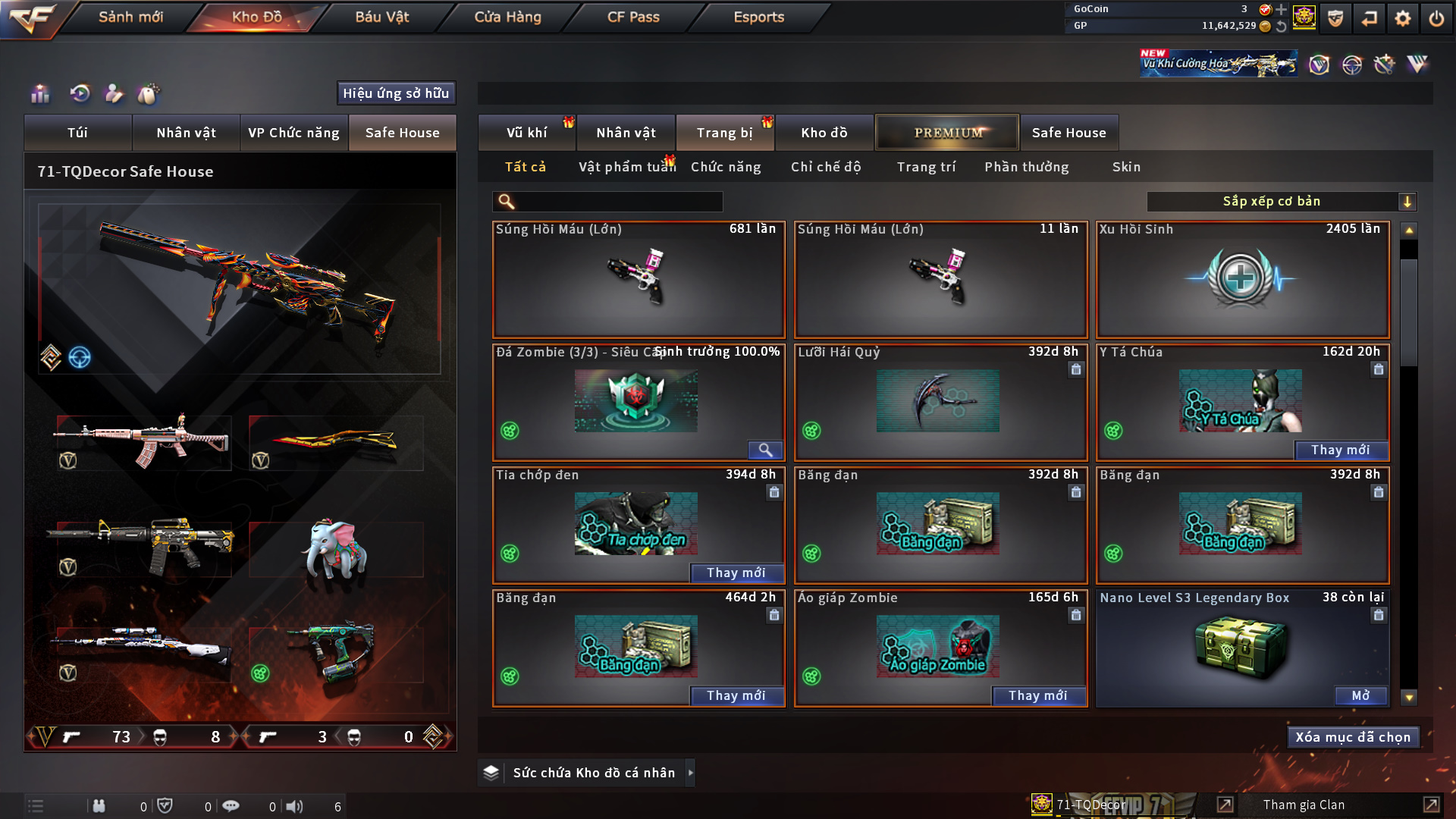This screenshot has width=1456, height=819.
Task: Open the Nano Level S3 Legendary Box
Action: 1360,695
